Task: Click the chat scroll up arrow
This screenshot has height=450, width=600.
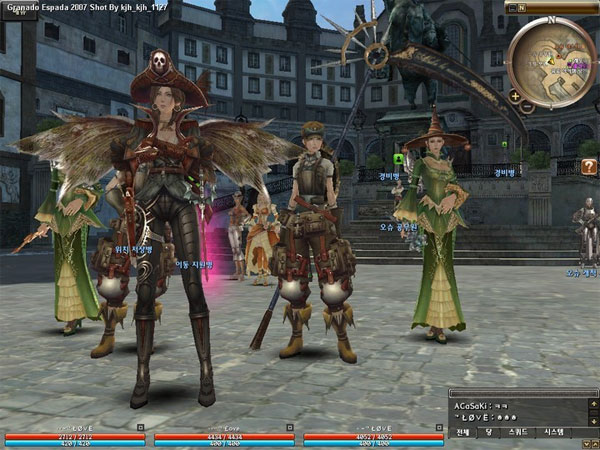Action: coord(591,404)
